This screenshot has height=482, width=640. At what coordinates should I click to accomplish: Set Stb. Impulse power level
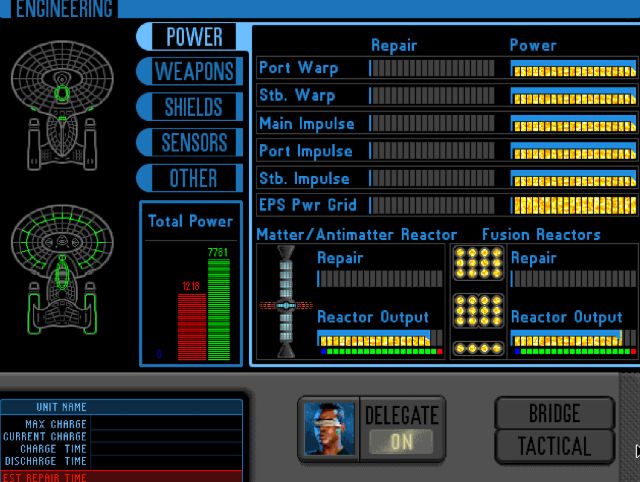[x=573, y=178]
